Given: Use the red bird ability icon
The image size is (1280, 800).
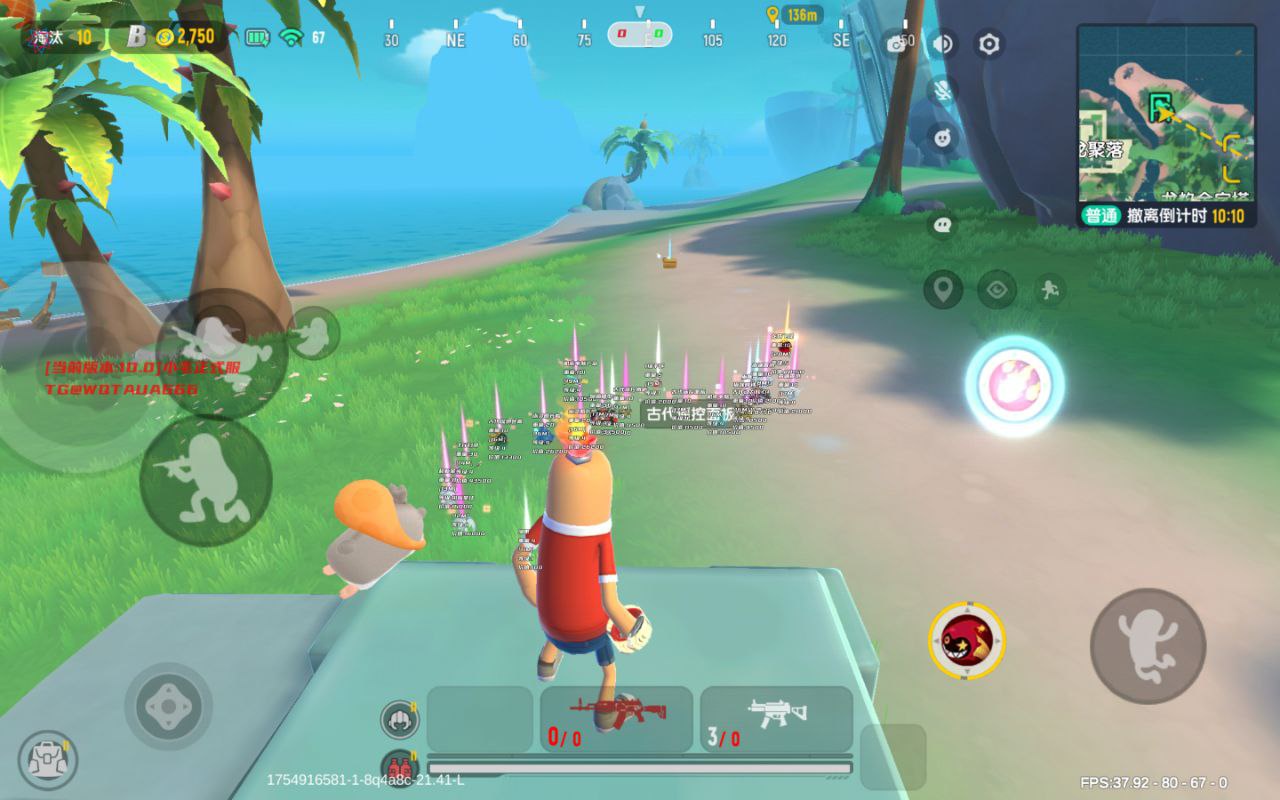Looking at the screenshot, I should click(x=967, y=640).
